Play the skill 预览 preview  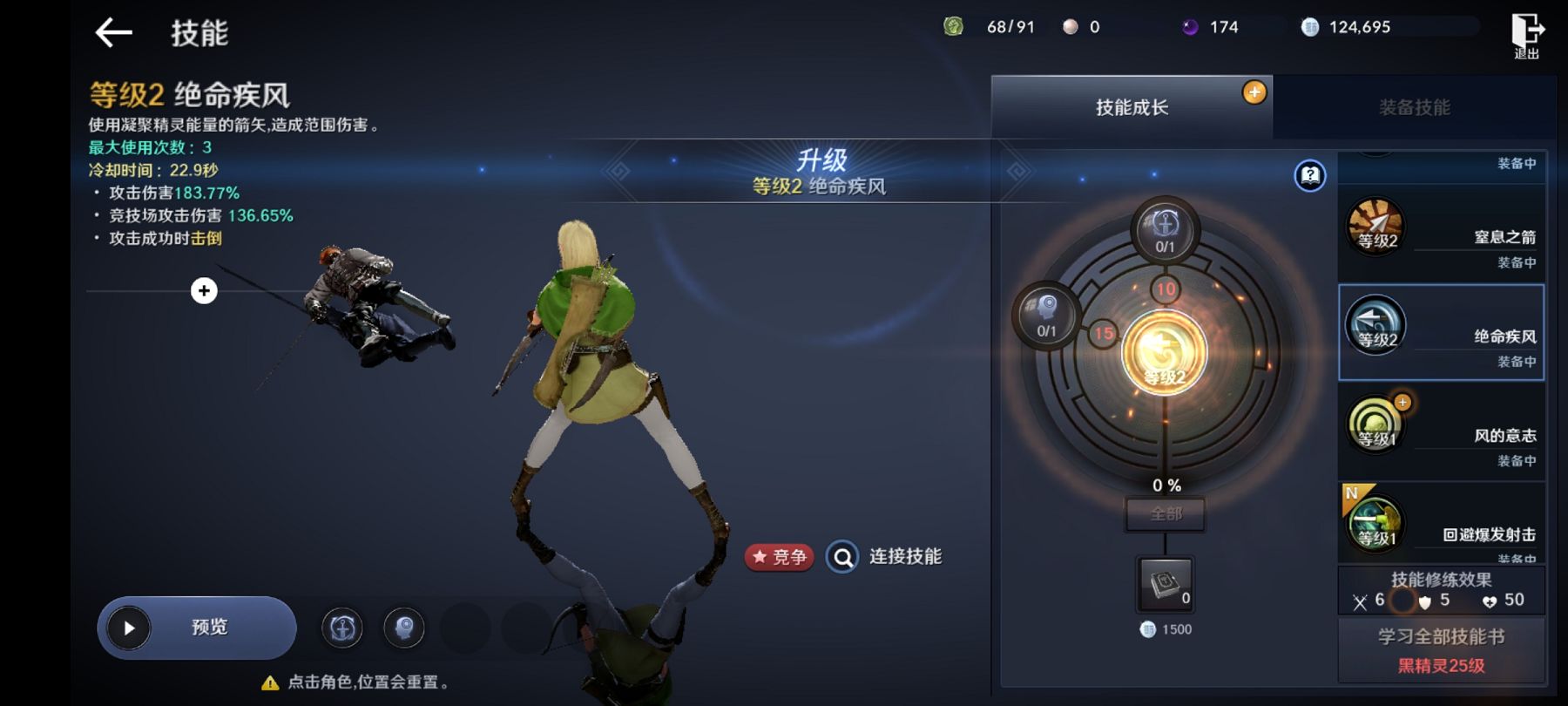[x=197, y=628]
